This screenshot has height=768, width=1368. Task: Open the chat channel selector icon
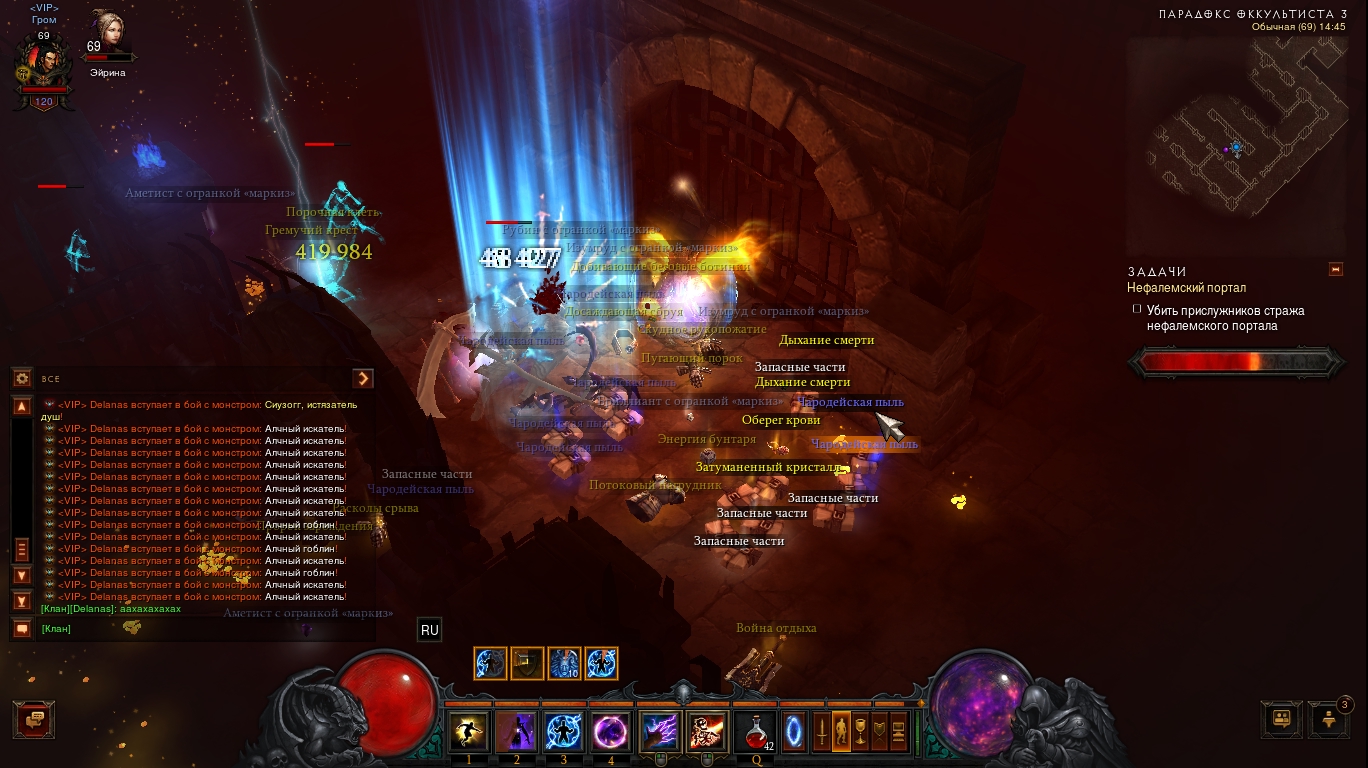pyautogui.click(x=22, y=629)
